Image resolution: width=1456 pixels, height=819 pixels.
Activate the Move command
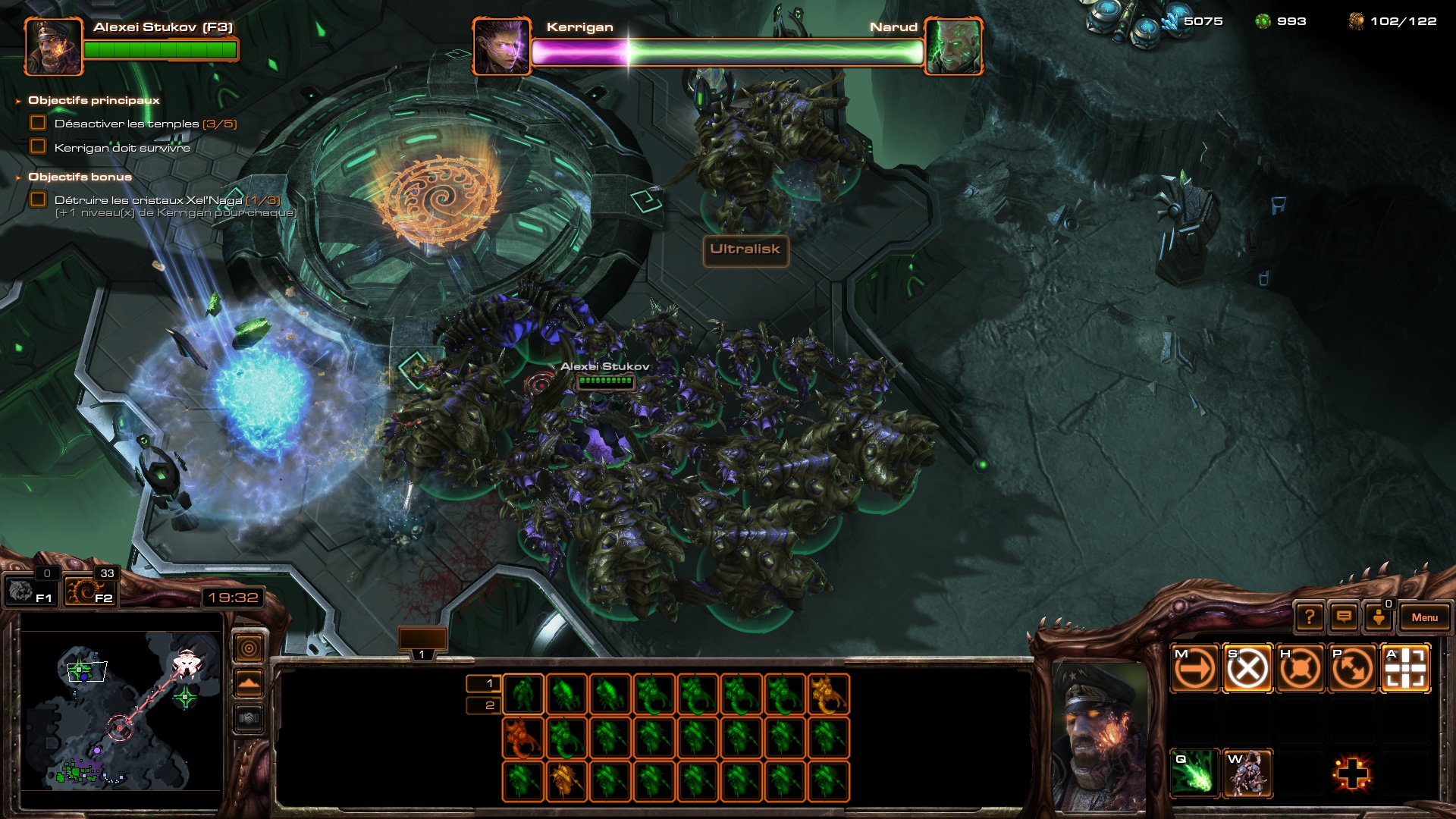point(1194,669)
